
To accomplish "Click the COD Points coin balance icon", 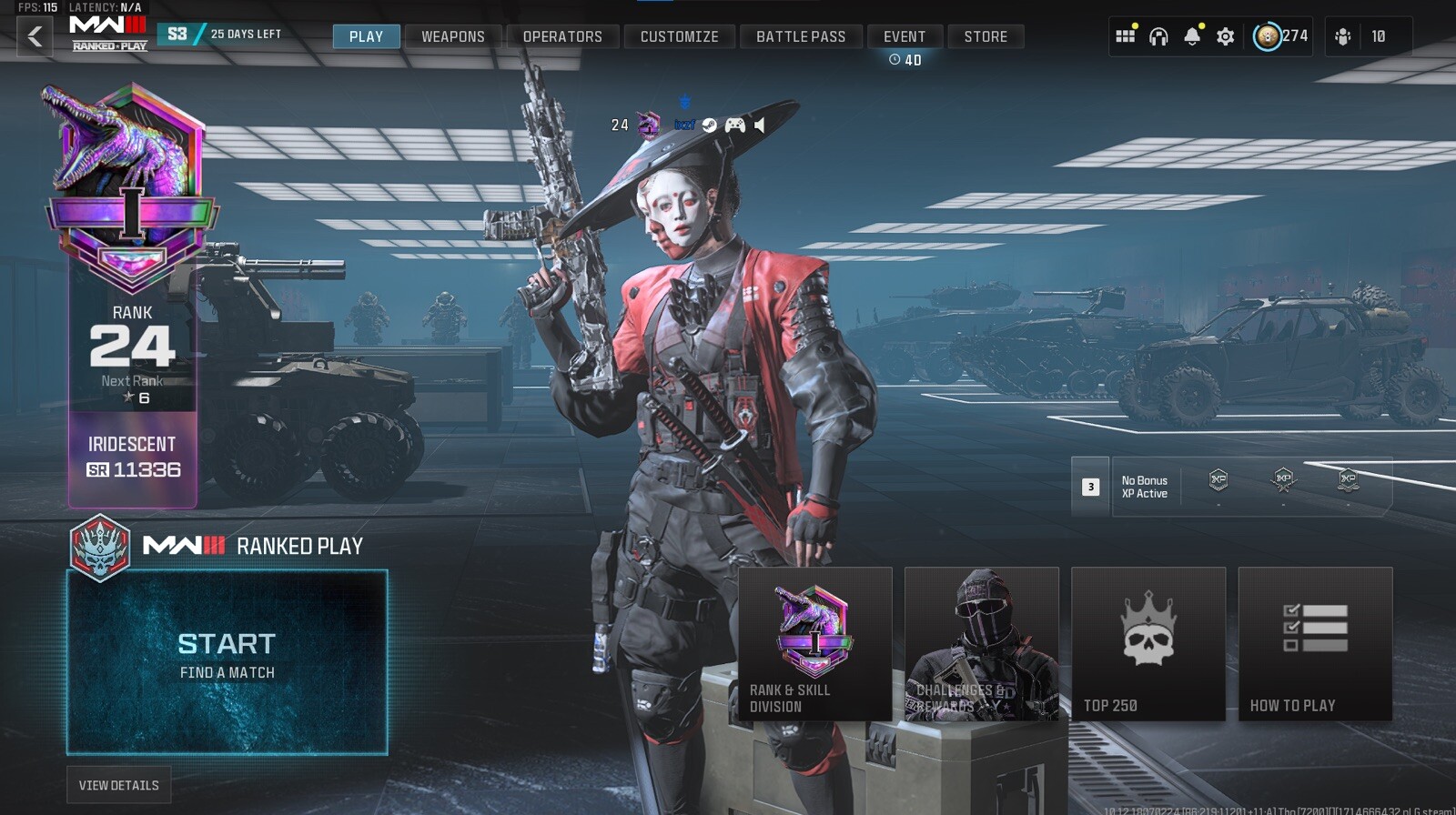I will pos(1269,37).
